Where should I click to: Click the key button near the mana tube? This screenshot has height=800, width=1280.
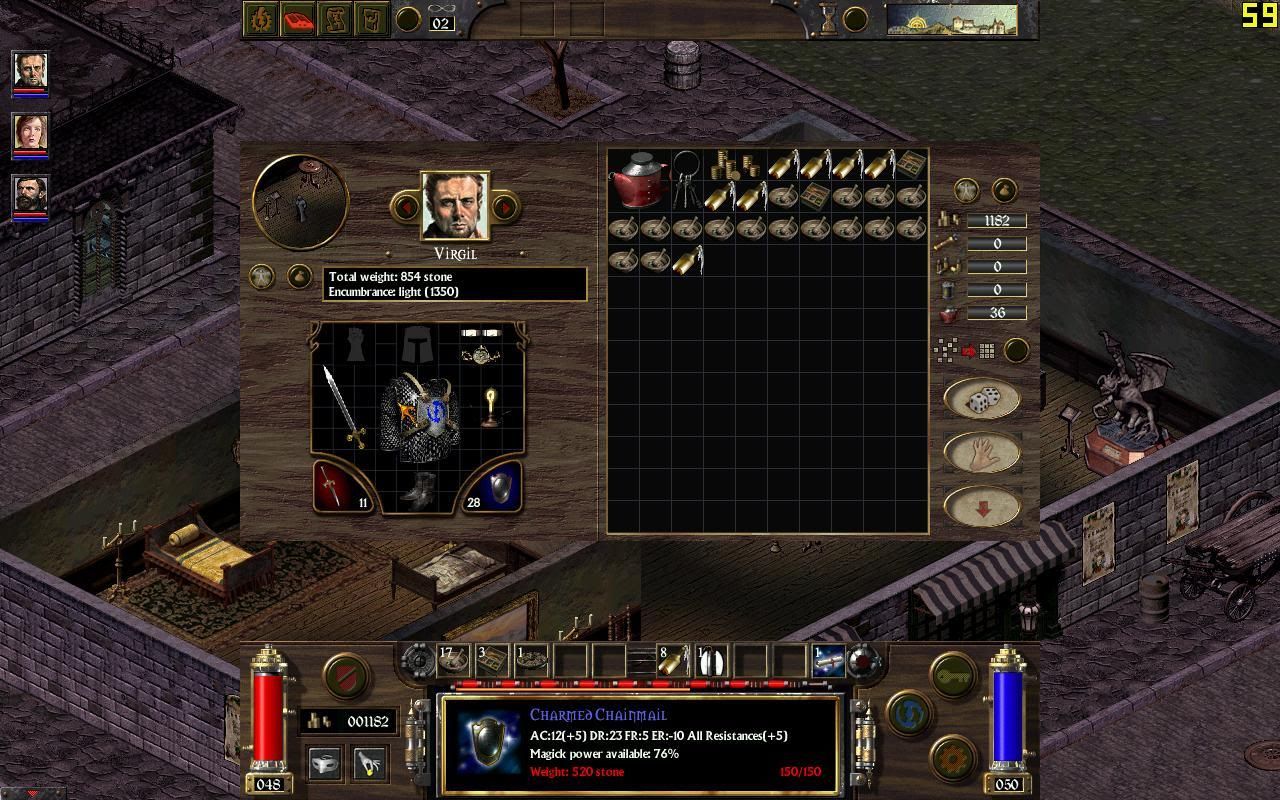pos(953,676)
